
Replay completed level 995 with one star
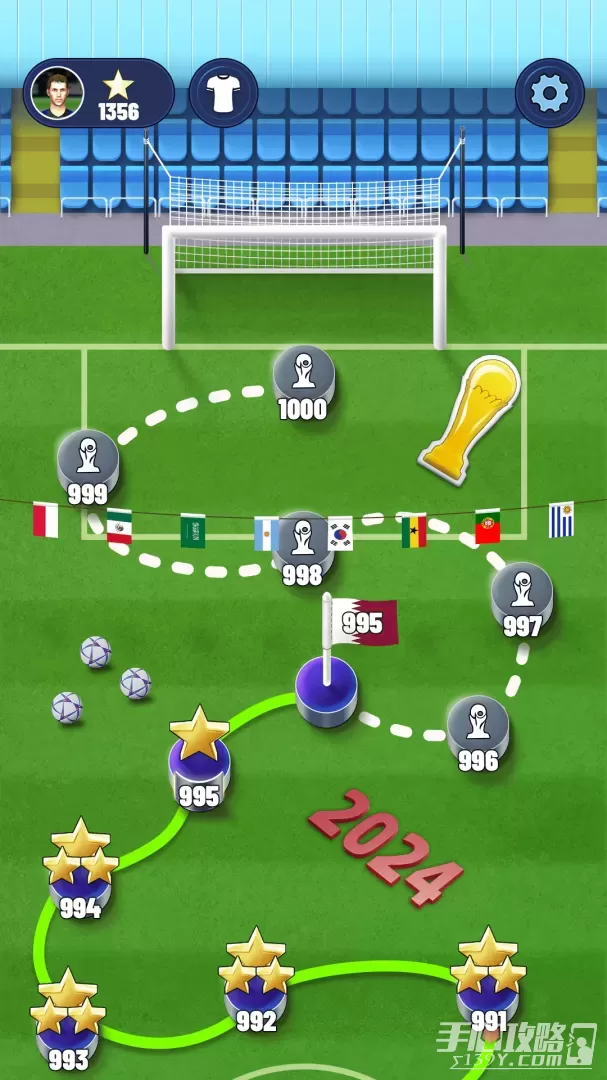(199, 766)
